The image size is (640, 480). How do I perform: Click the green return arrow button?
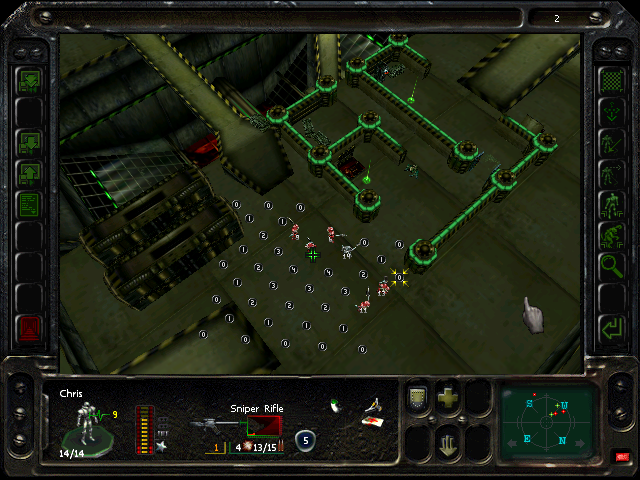(609, 327)
